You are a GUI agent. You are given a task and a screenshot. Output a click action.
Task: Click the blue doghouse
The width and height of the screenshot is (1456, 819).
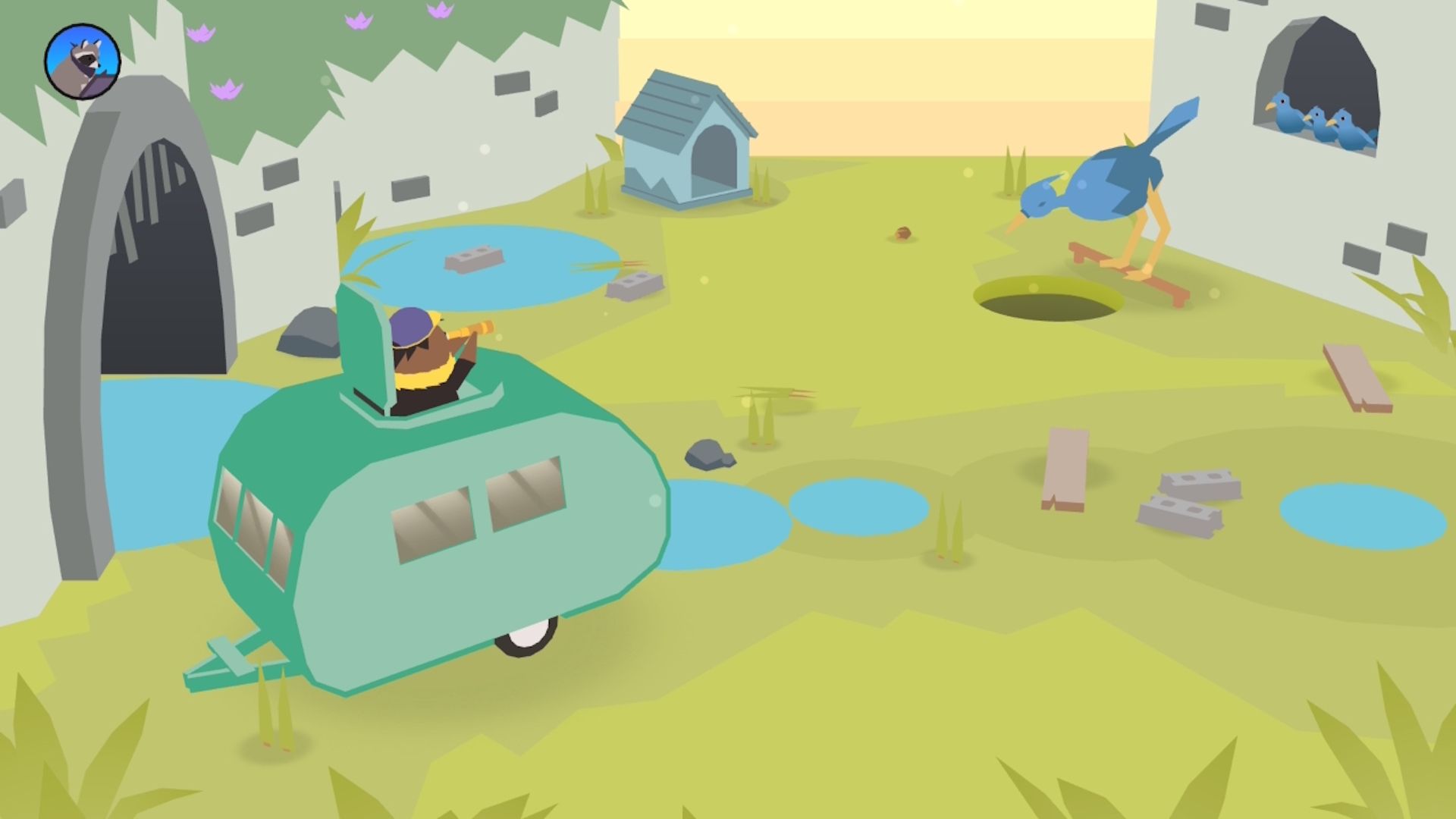[x=686, y=140]
